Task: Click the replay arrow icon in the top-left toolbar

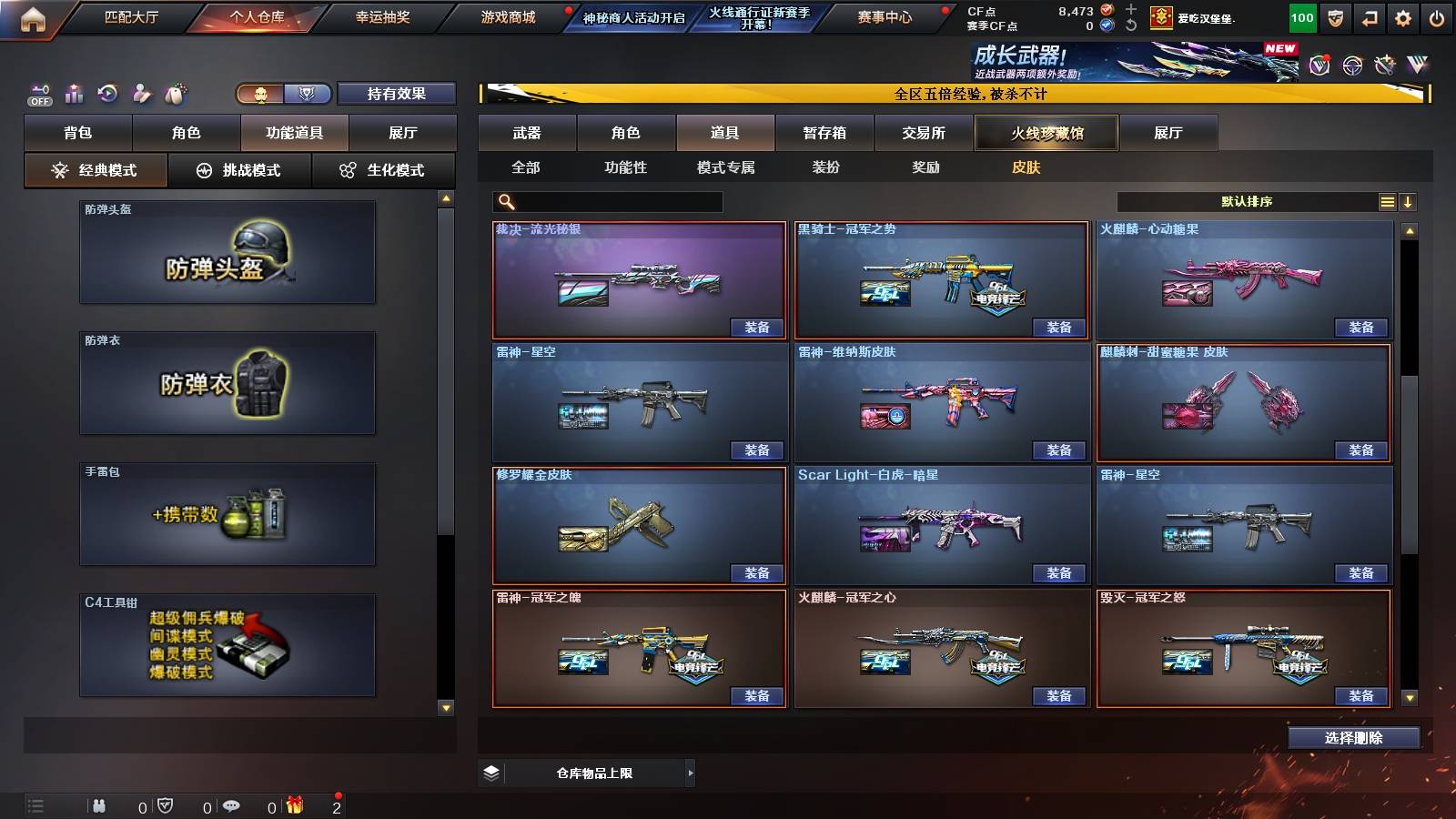Action: 107,93
